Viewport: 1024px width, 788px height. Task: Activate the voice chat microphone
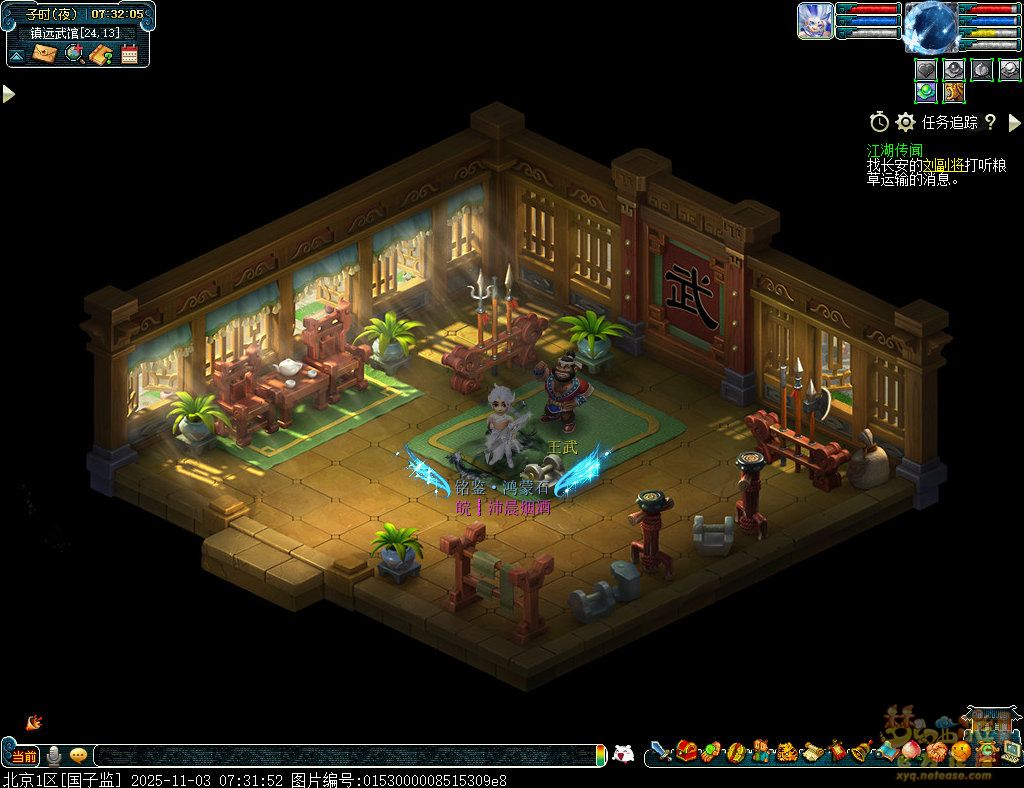coord(54,756)
